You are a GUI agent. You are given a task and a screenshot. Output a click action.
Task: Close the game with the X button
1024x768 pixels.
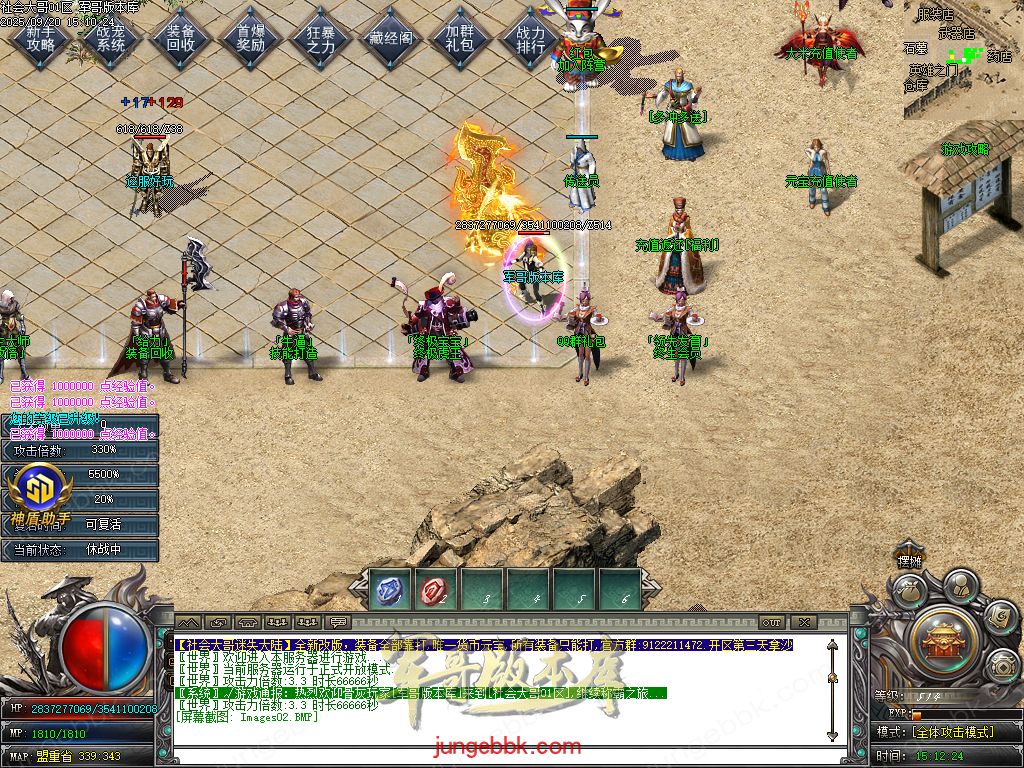coord(803,623)
